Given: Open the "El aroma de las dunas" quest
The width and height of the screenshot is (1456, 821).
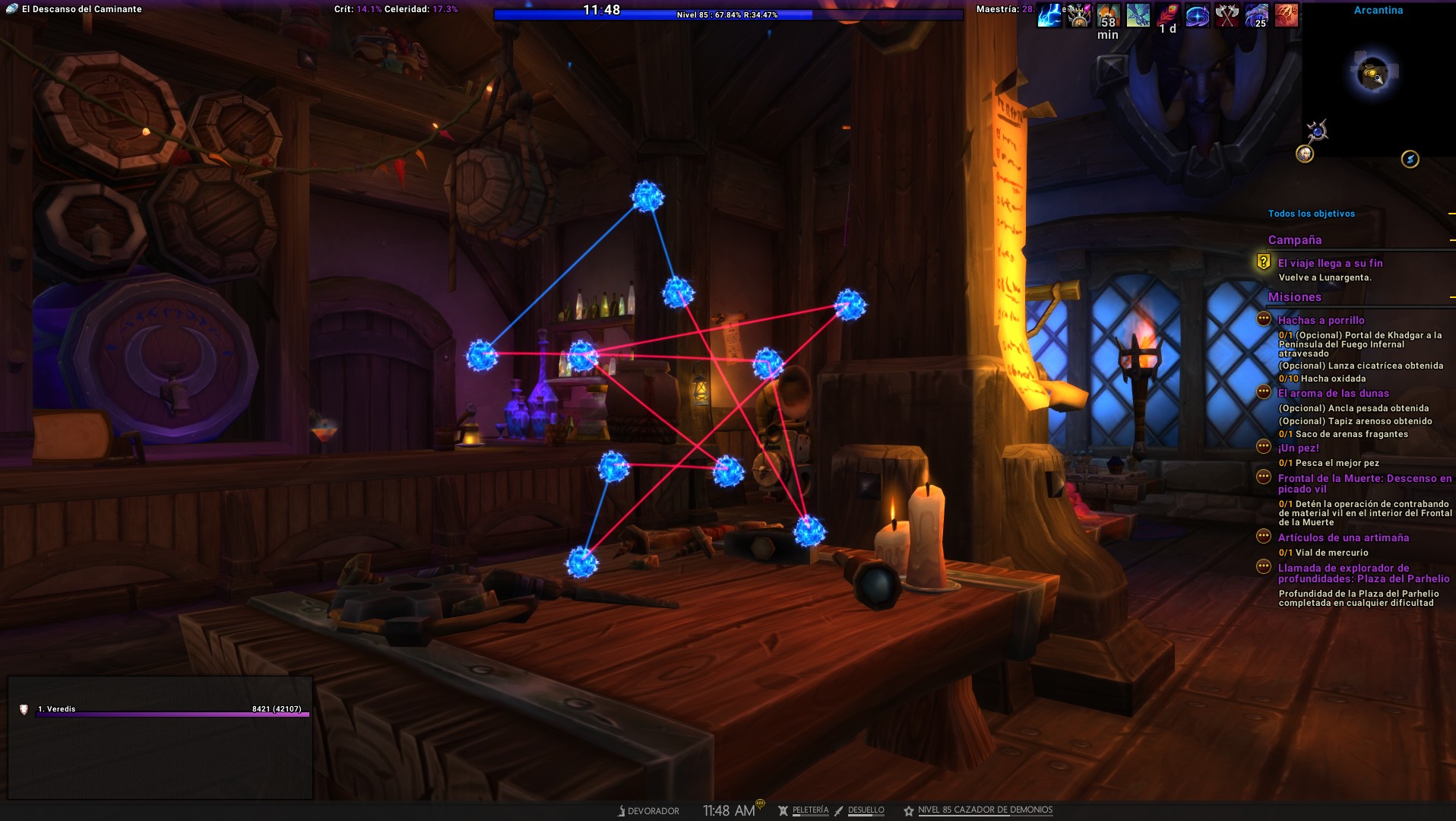Looking at the screenshot, I should 1333,393.
